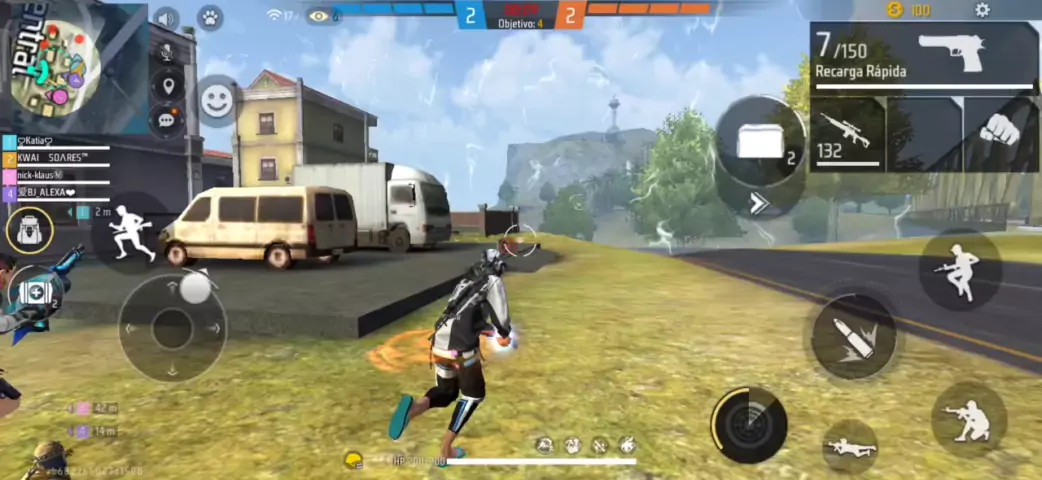Place a location marker pin
This screenshot has width=1042, height=480.
click(166, 86)
